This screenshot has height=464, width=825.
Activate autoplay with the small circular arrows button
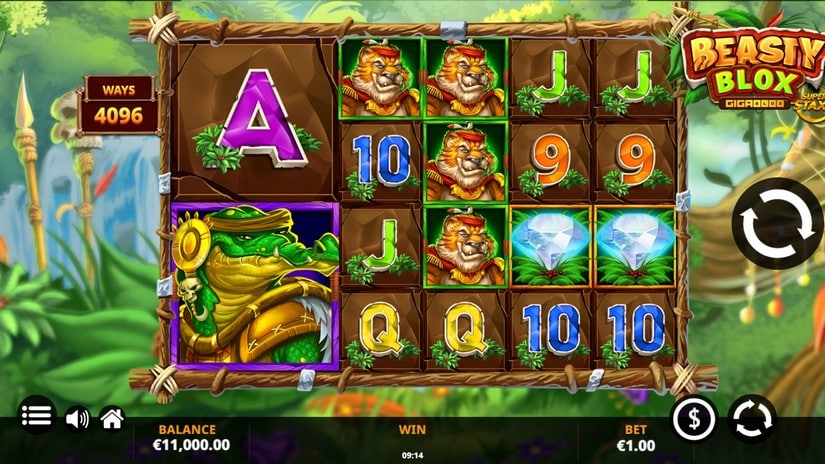(752, 418)
